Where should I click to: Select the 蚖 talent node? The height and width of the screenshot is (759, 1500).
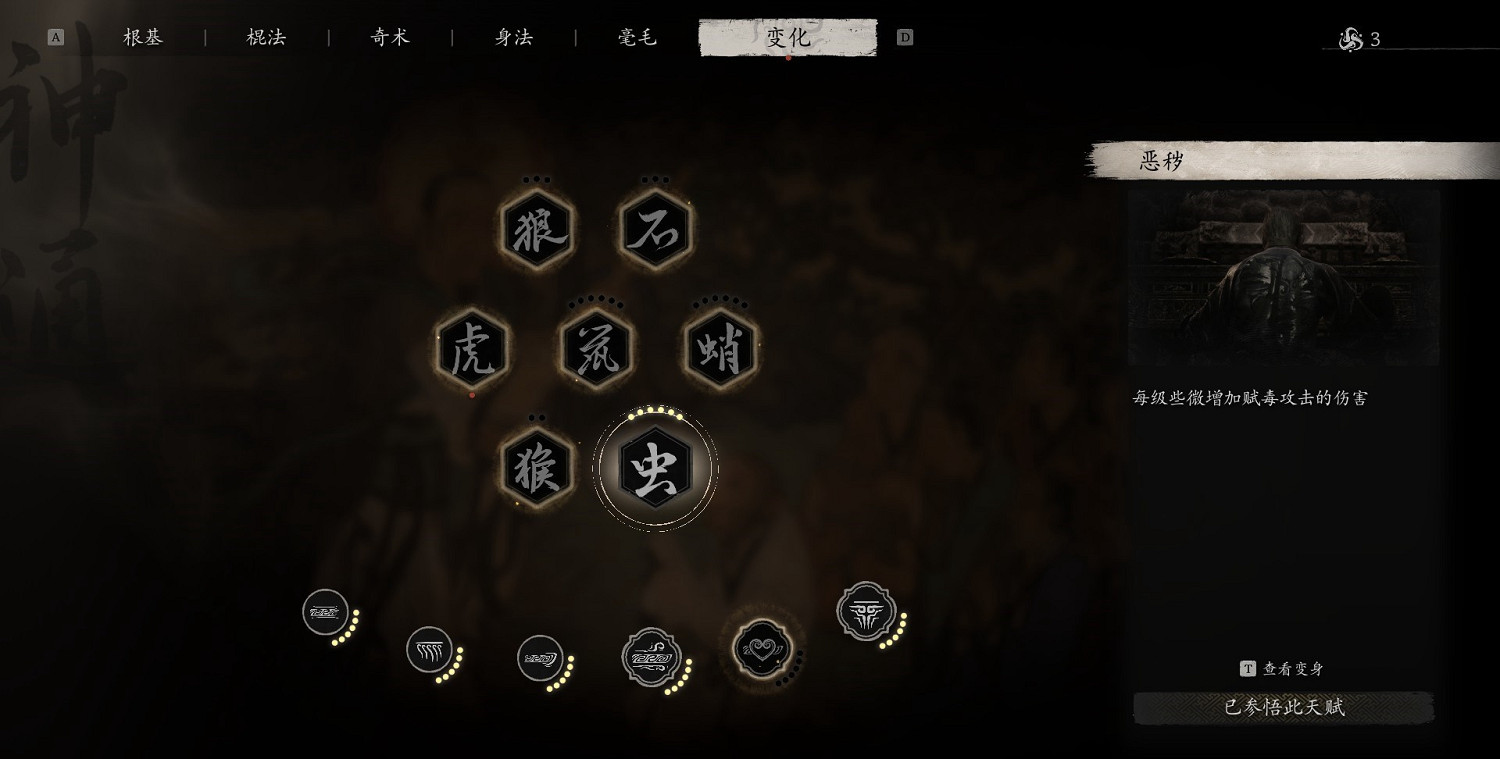[x=595, y=350]
